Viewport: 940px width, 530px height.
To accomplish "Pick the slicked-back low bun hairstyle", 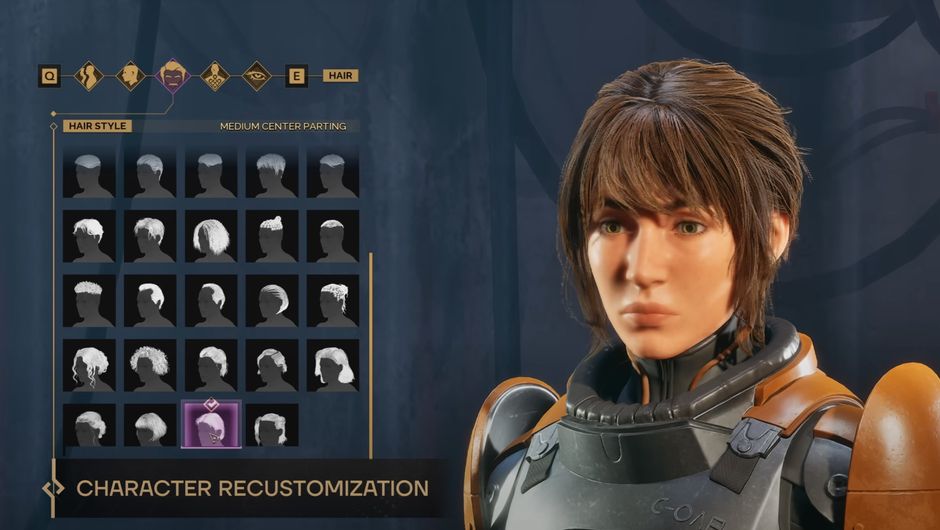I will 272,301.
